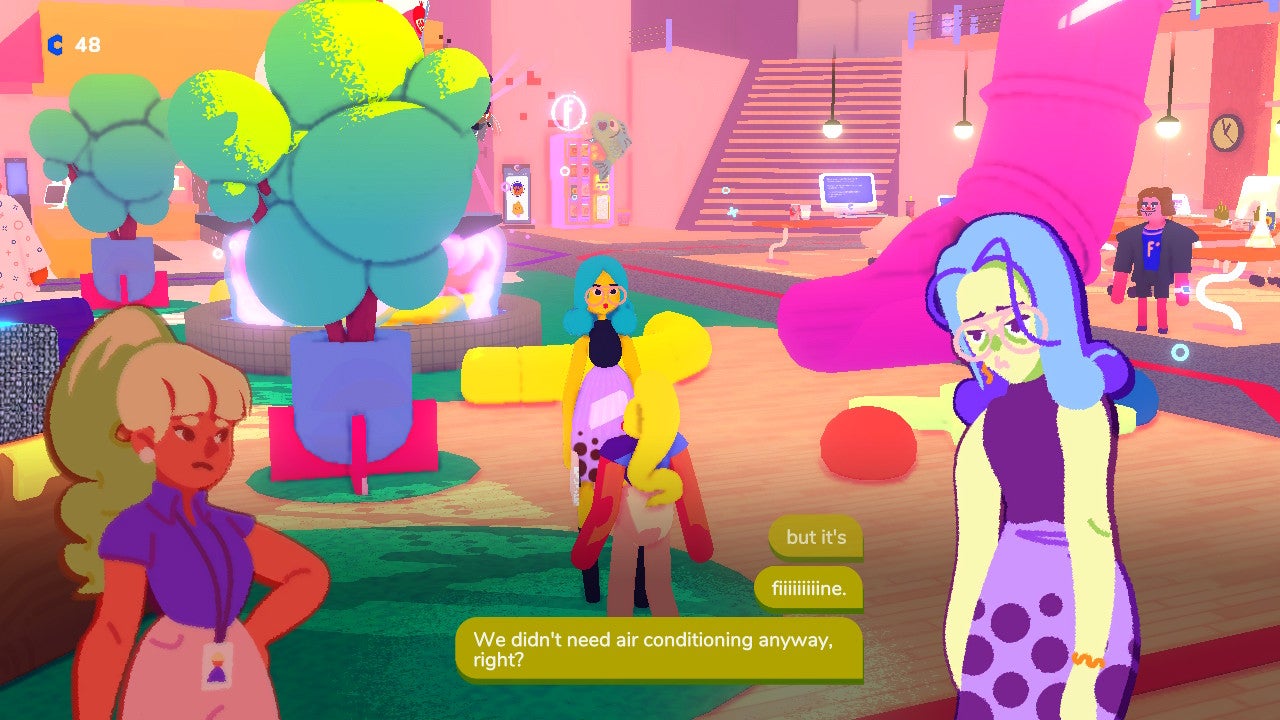Click the glowing ring beside the vending machine
This screenshot has width=1280, height=720.
(x=564, y=171)
